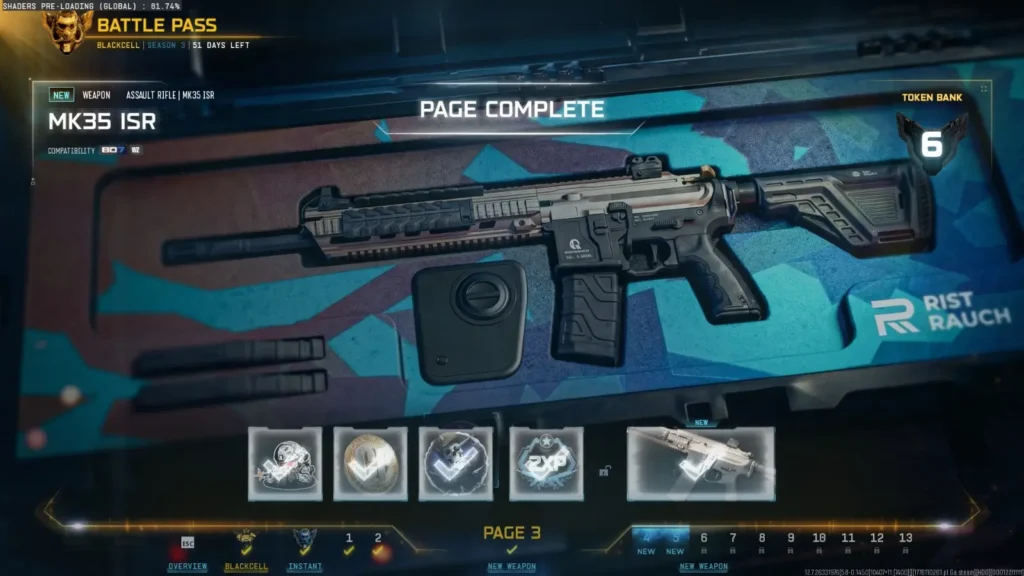
Task: Select the MK35 ISR weapon reward tile
Action: point(700,464)
